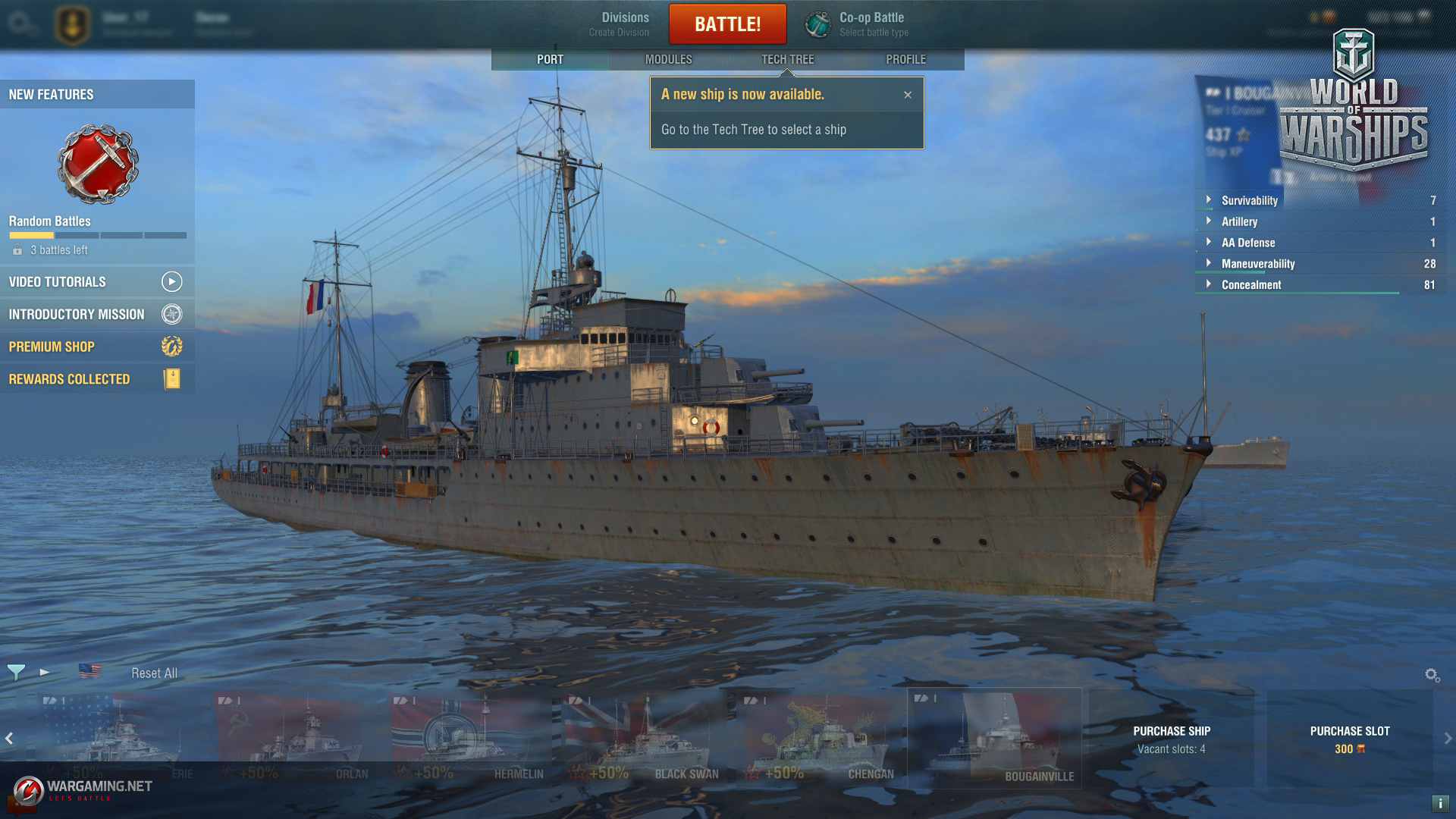Close the new ship available notification

(908, 95)
